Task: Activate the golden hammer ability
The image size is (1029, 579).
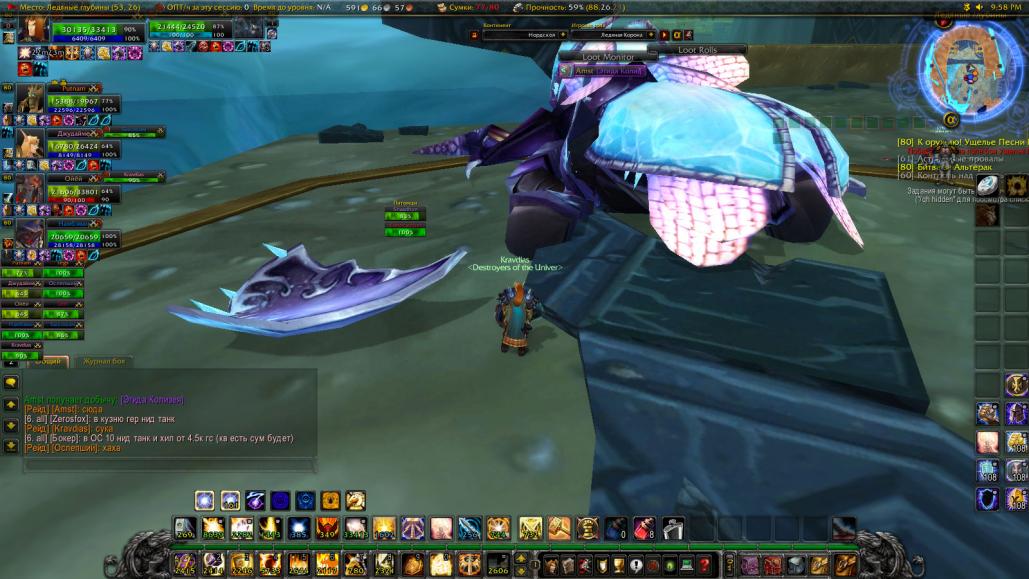Action: pyautogui.click(x=558, y=527)
